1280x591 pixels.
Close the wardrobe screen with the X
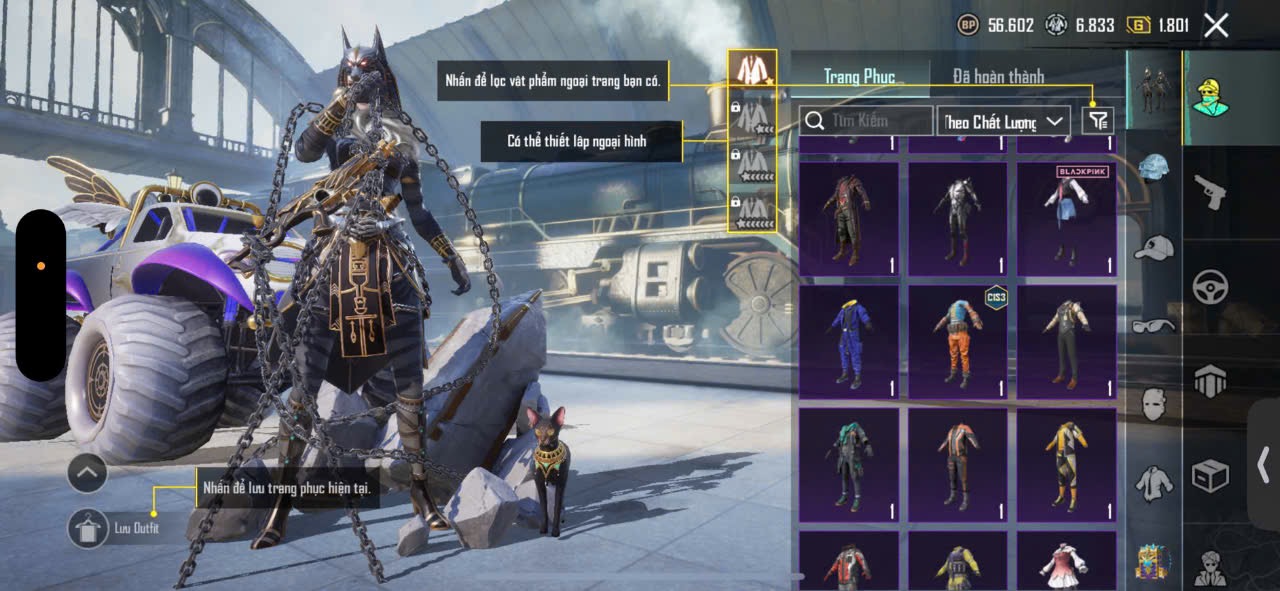(1216, 26)
